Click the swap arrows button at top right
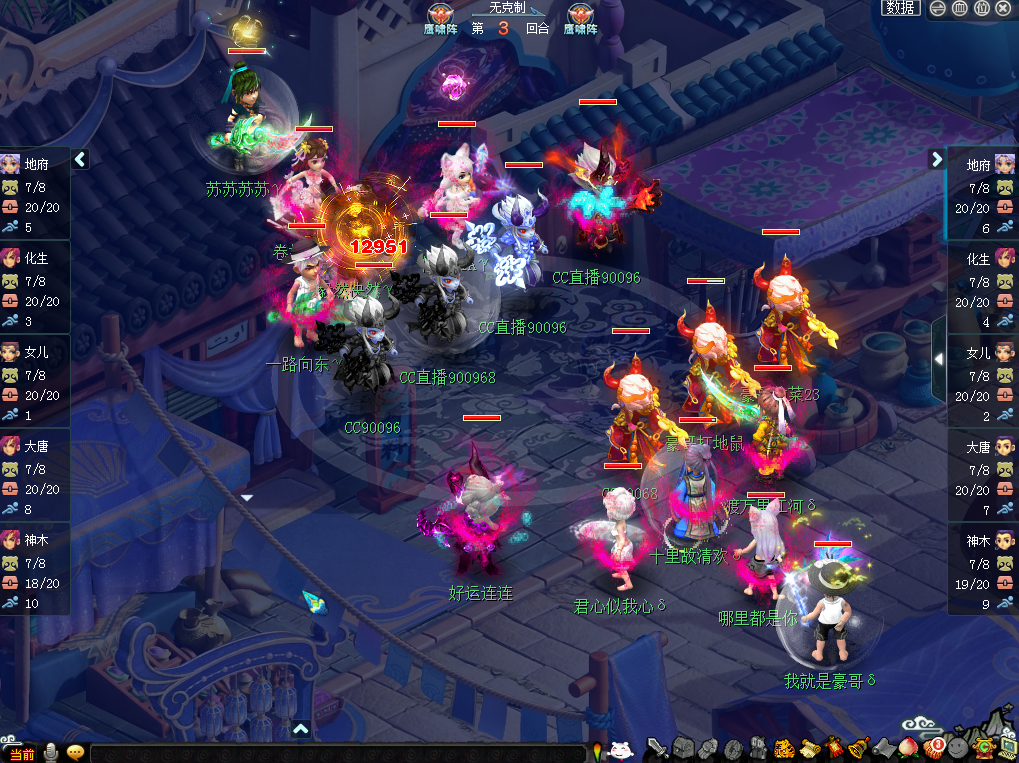The height and width of the screenshot is (763, 1019). [937, 8]
